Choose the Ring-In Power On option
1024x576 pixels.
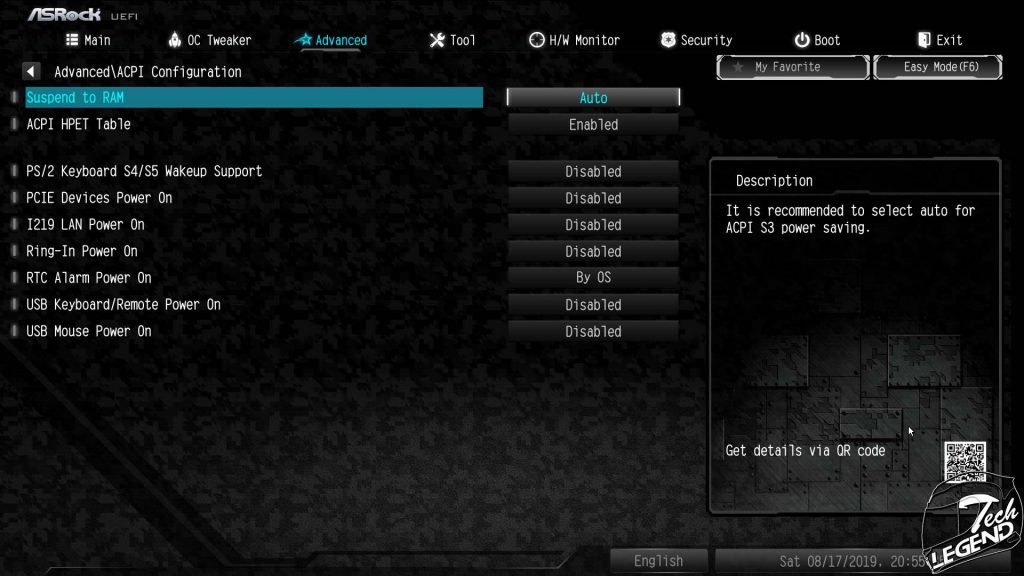(82, 251)
